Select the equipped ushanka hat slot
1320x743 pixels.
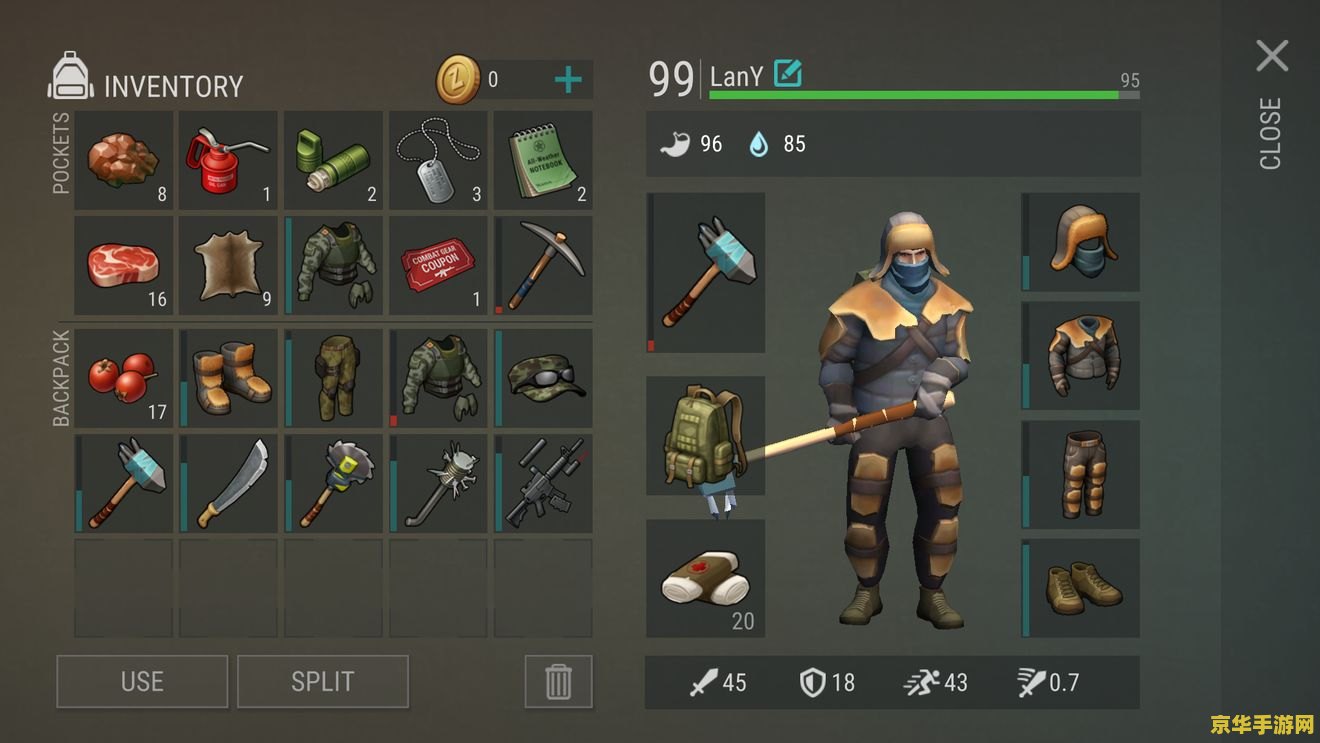[x=1081, y=242]
